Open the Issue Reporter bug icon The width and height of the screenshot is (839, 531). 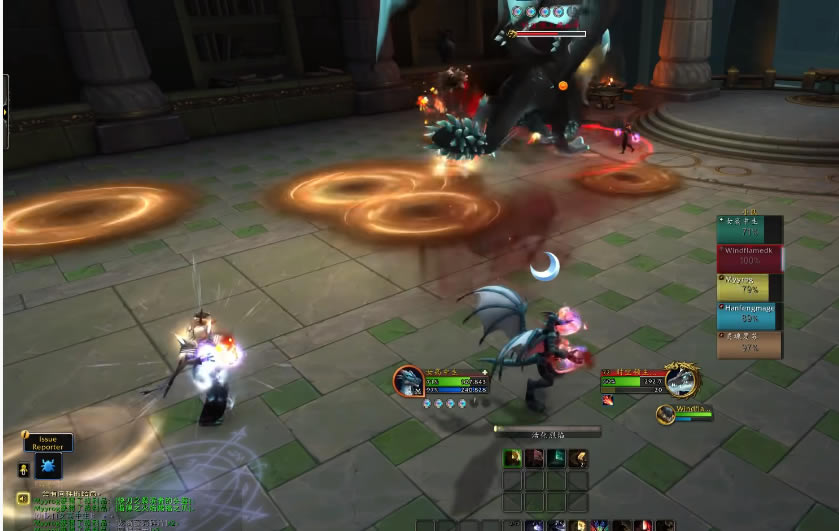tap(48, 466)
